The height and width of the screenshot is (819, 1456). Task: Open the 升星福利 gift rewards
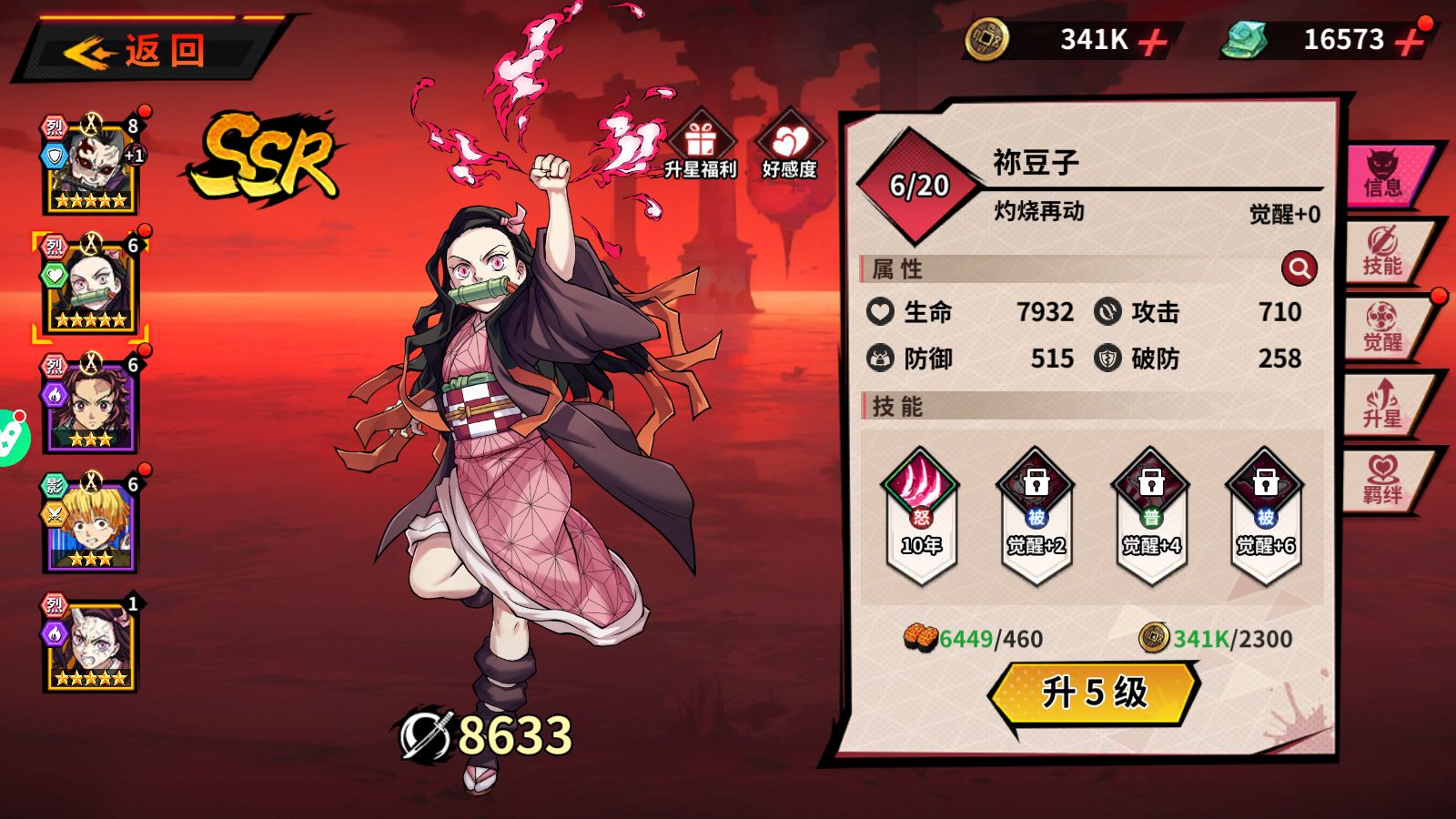(x=700, y=146)
